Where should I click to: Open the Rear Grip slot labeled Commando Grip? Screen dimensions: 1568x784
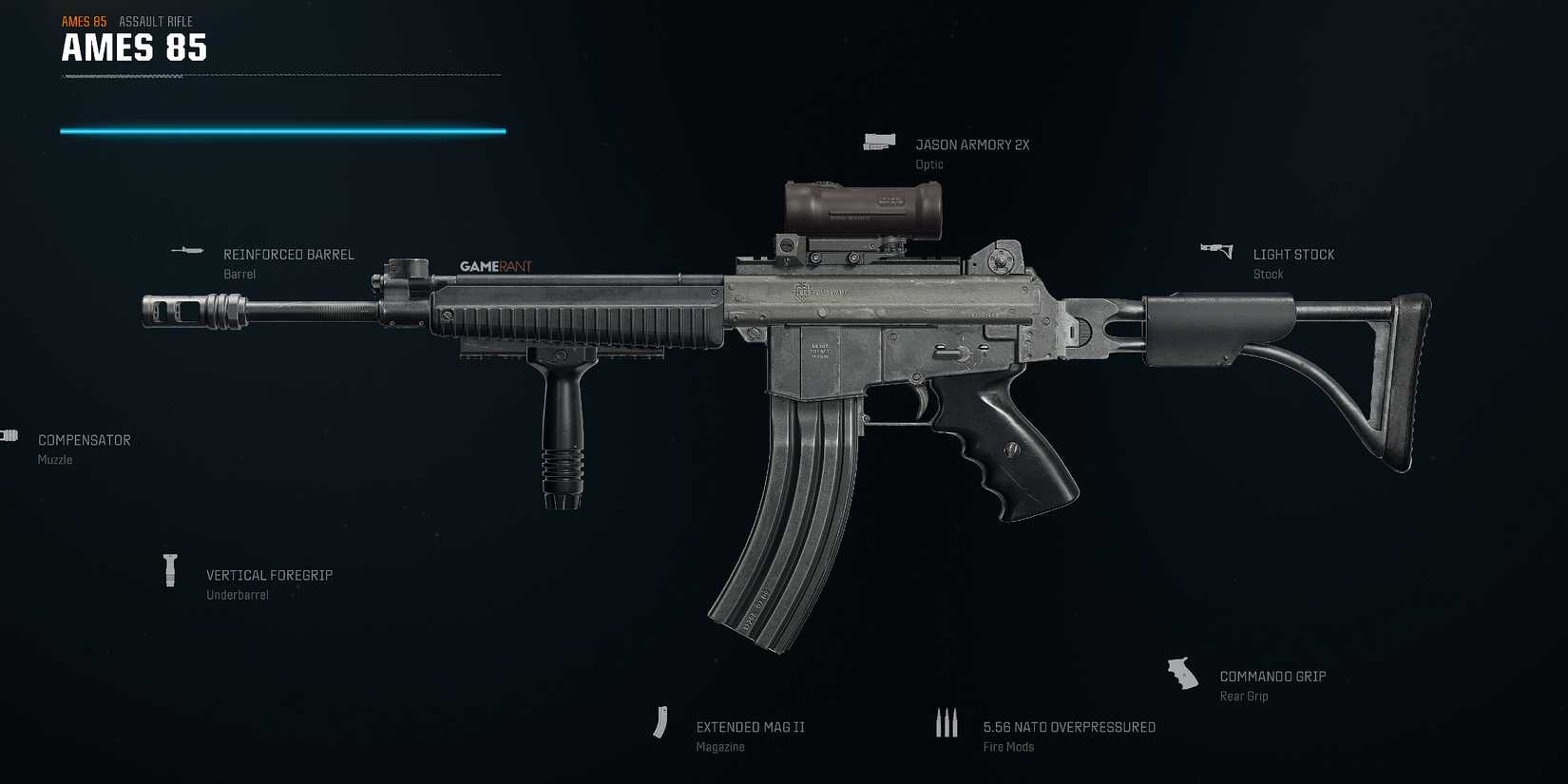click(x=1272, y=676)
